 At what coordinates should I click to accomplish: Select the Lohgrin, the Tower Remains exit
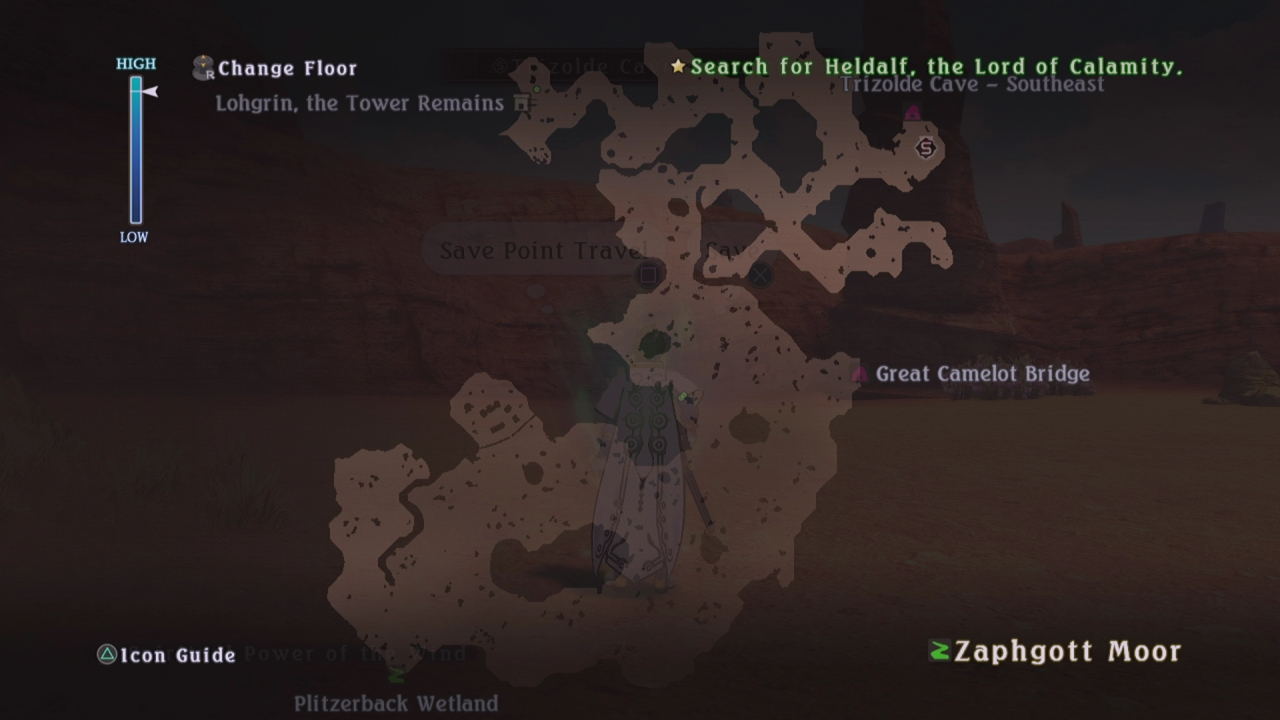point(360,103)
